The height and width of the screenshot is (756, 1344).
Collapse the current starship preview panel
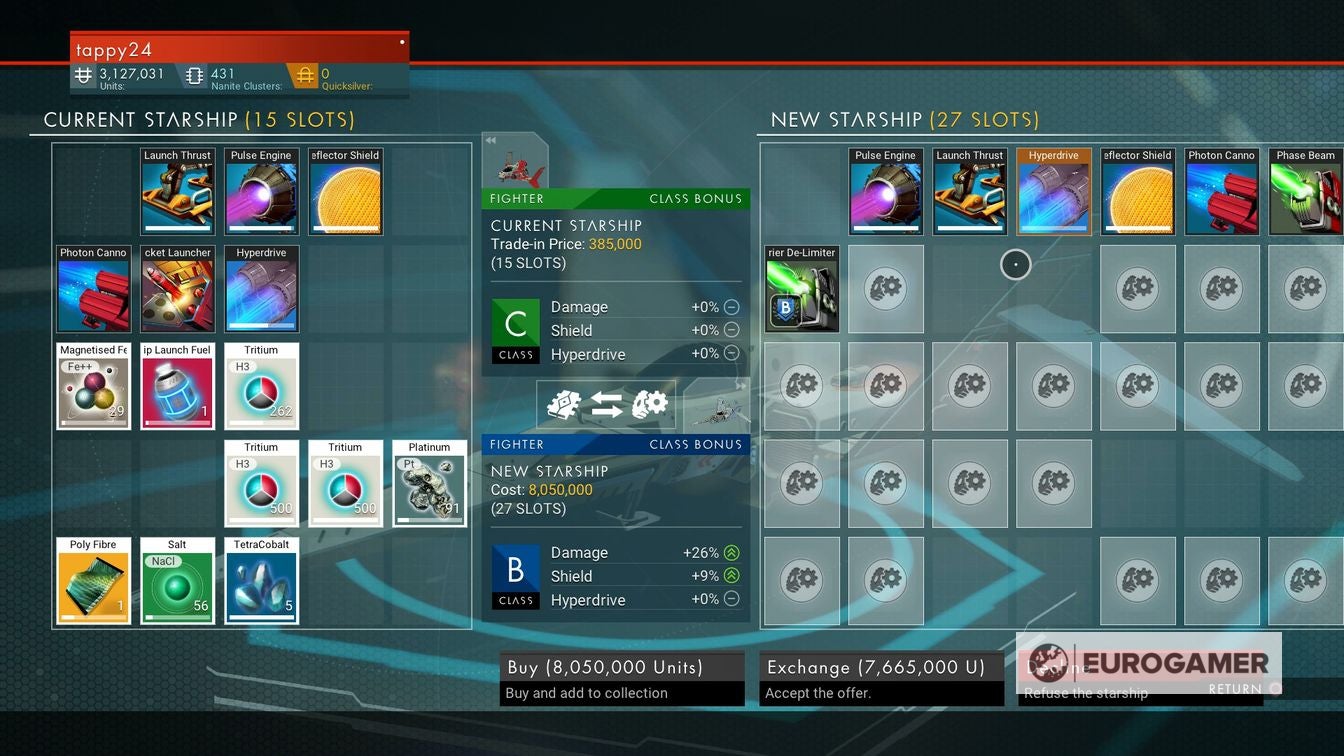(x=489, y=141)
